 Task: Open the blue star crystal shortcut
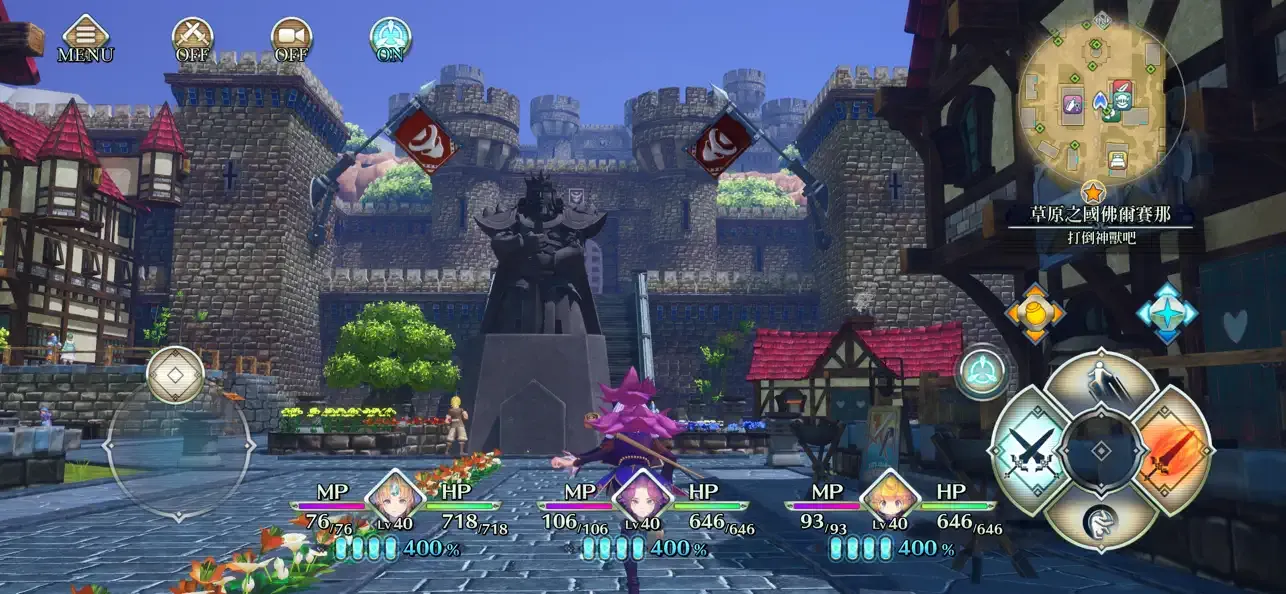point(1167,313)
